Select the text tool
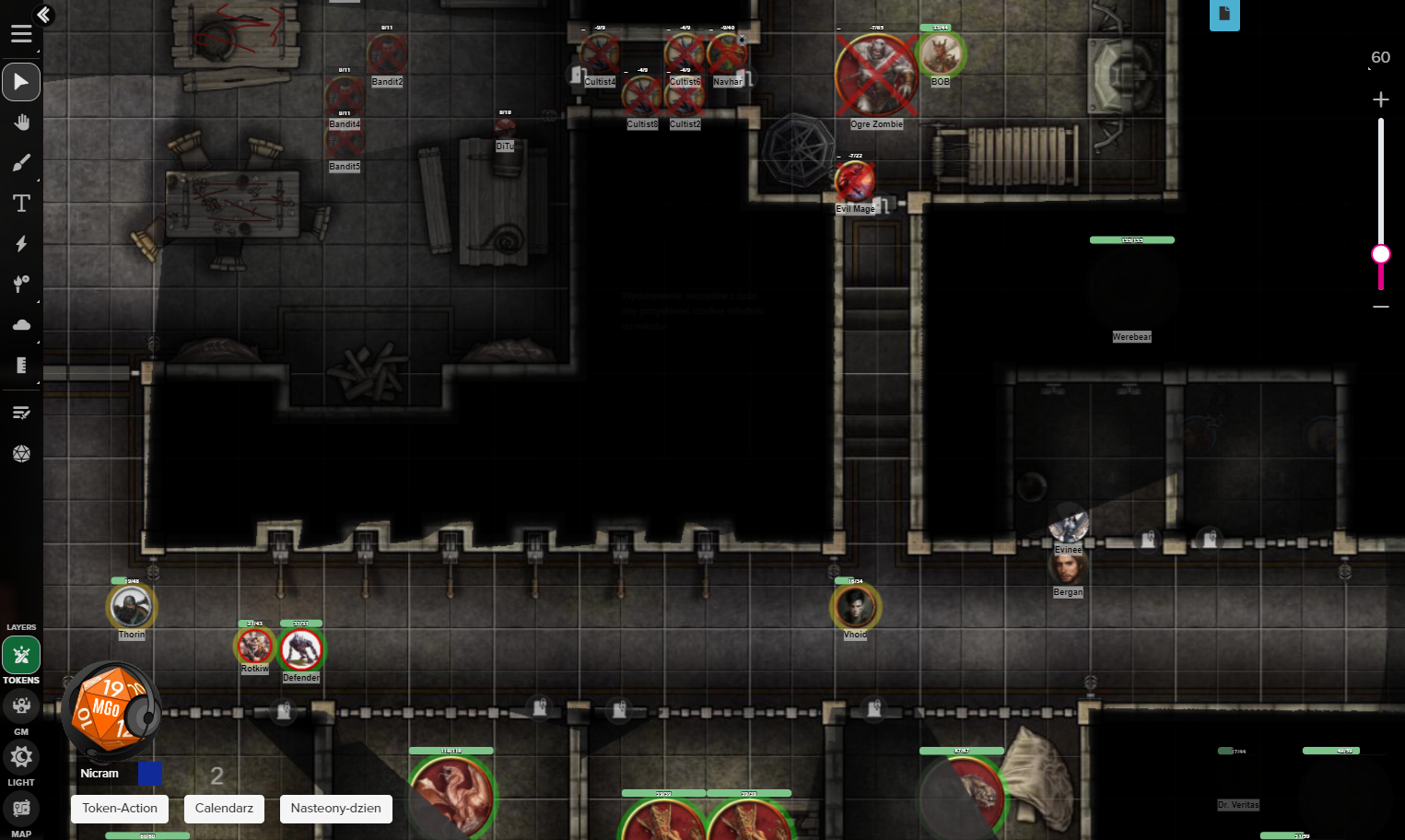Image resolution: width=1405 pixels, height=840 pixels. point(21,204)
